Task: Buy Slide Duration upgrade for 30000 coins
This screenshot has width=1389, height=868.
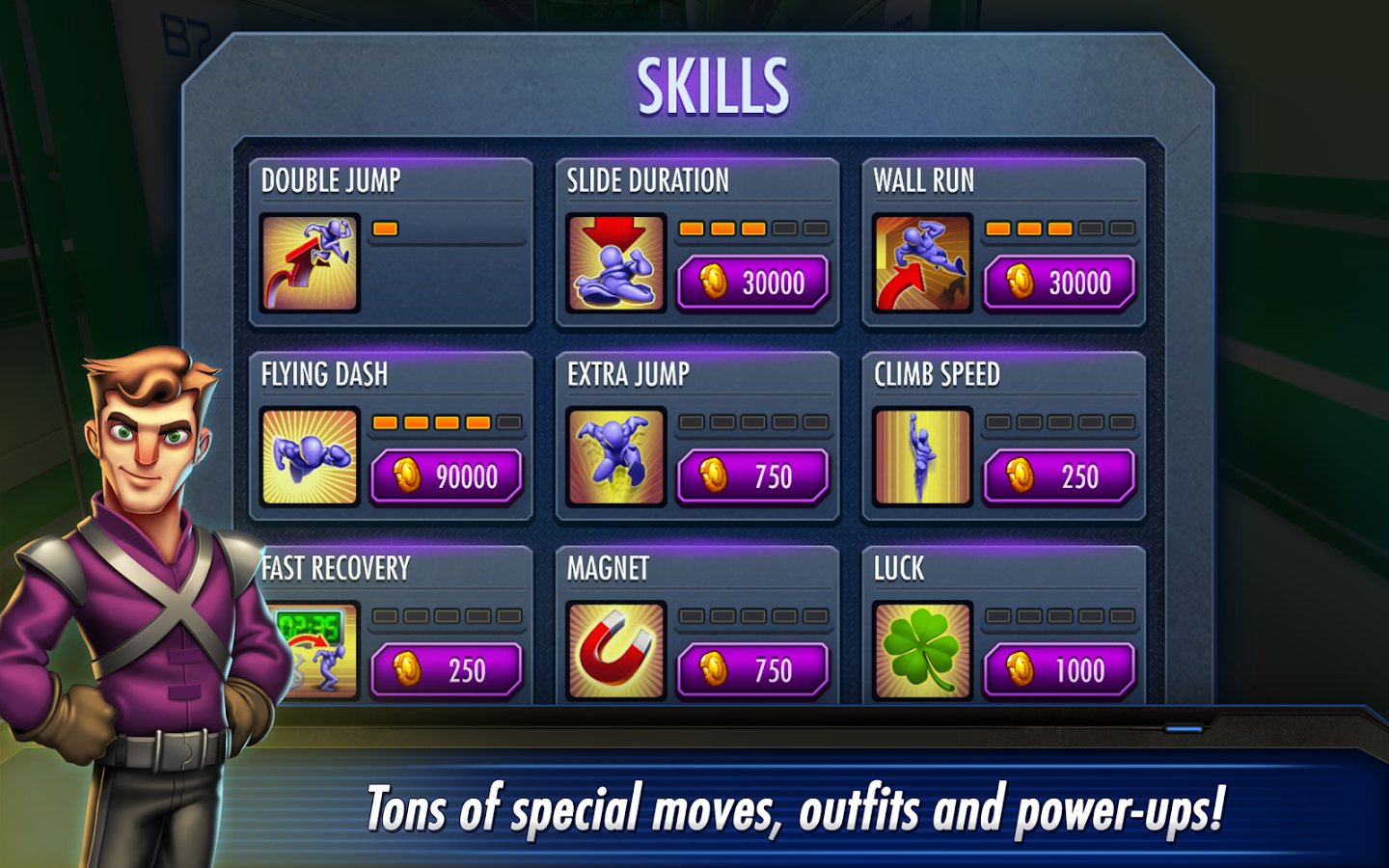Action: pos(752,283)
